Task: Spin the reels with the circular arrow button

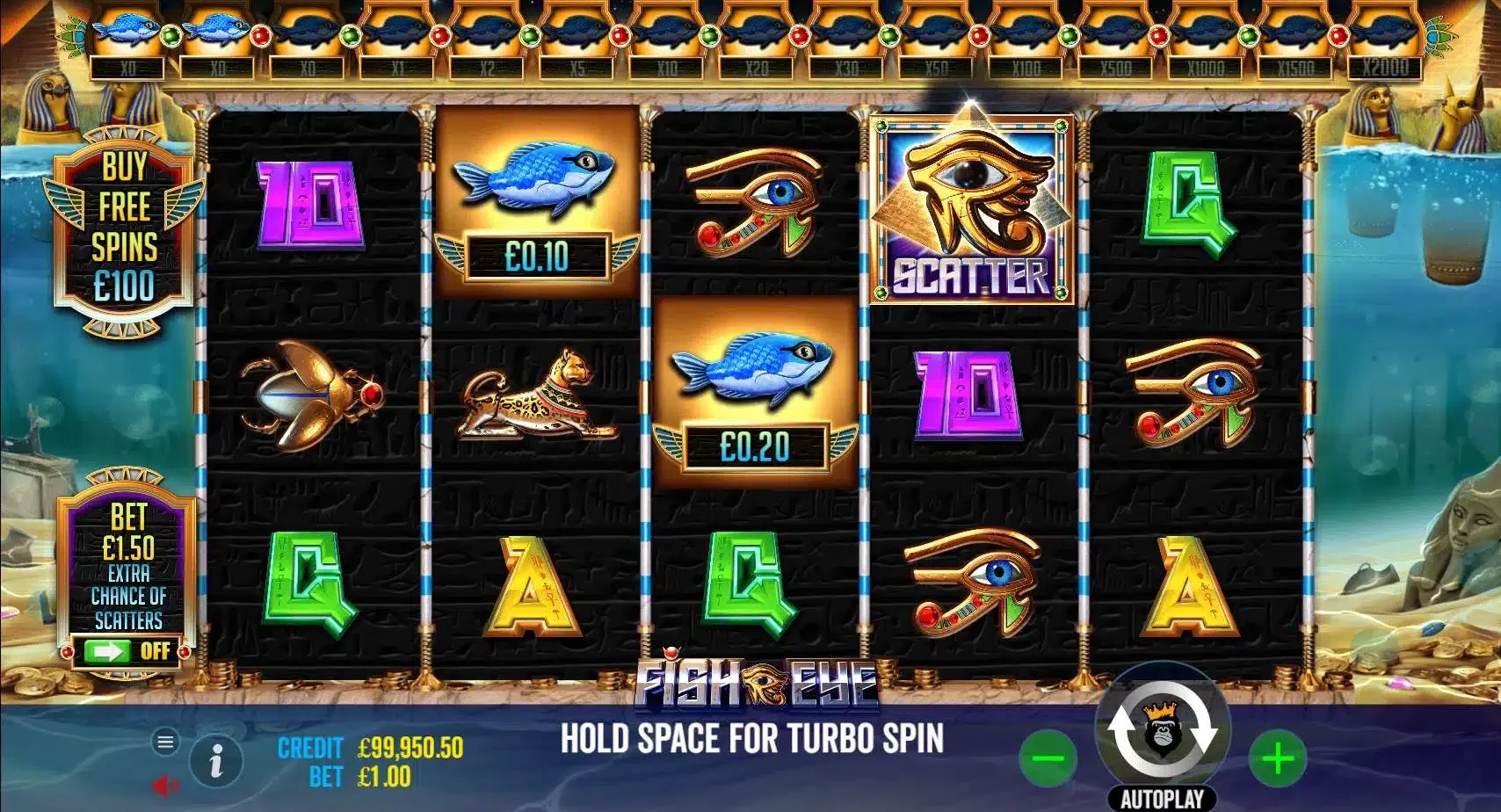Action: pyautogui.click(x=1162, y=730)
